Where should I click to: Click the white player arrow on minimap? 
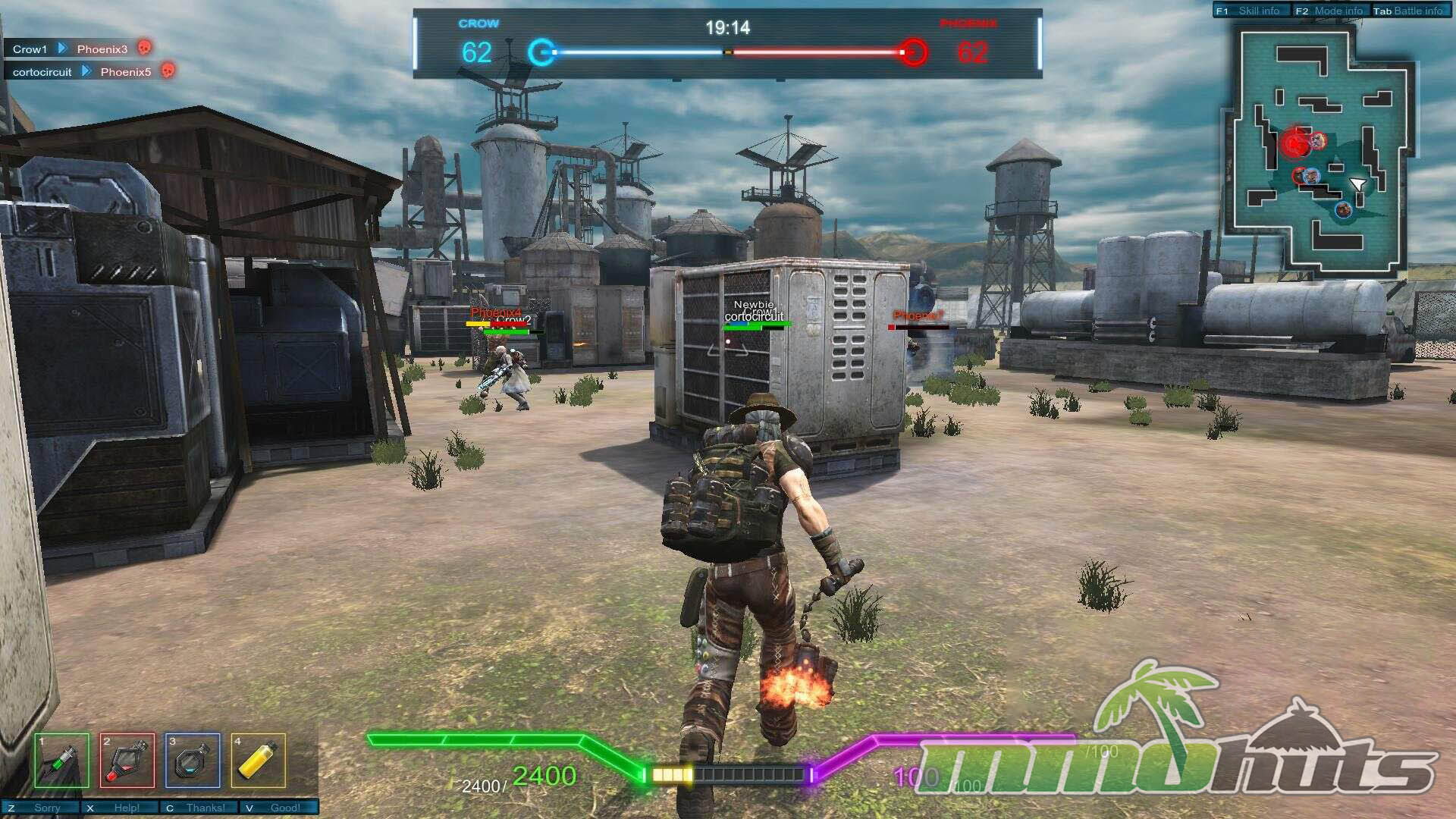click(1357, 184)
